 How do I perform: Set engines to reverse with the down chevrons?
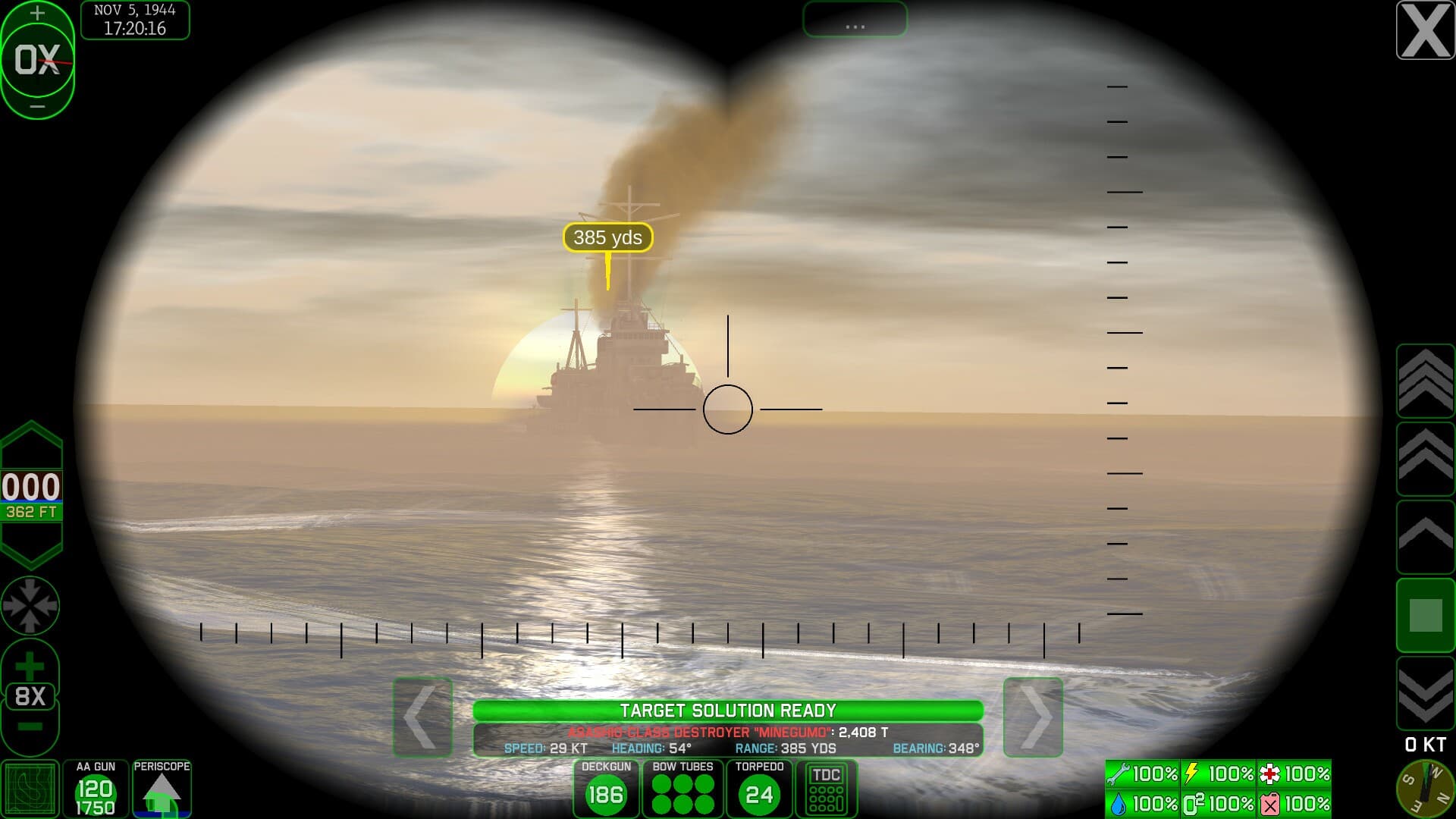[1425, 693]
